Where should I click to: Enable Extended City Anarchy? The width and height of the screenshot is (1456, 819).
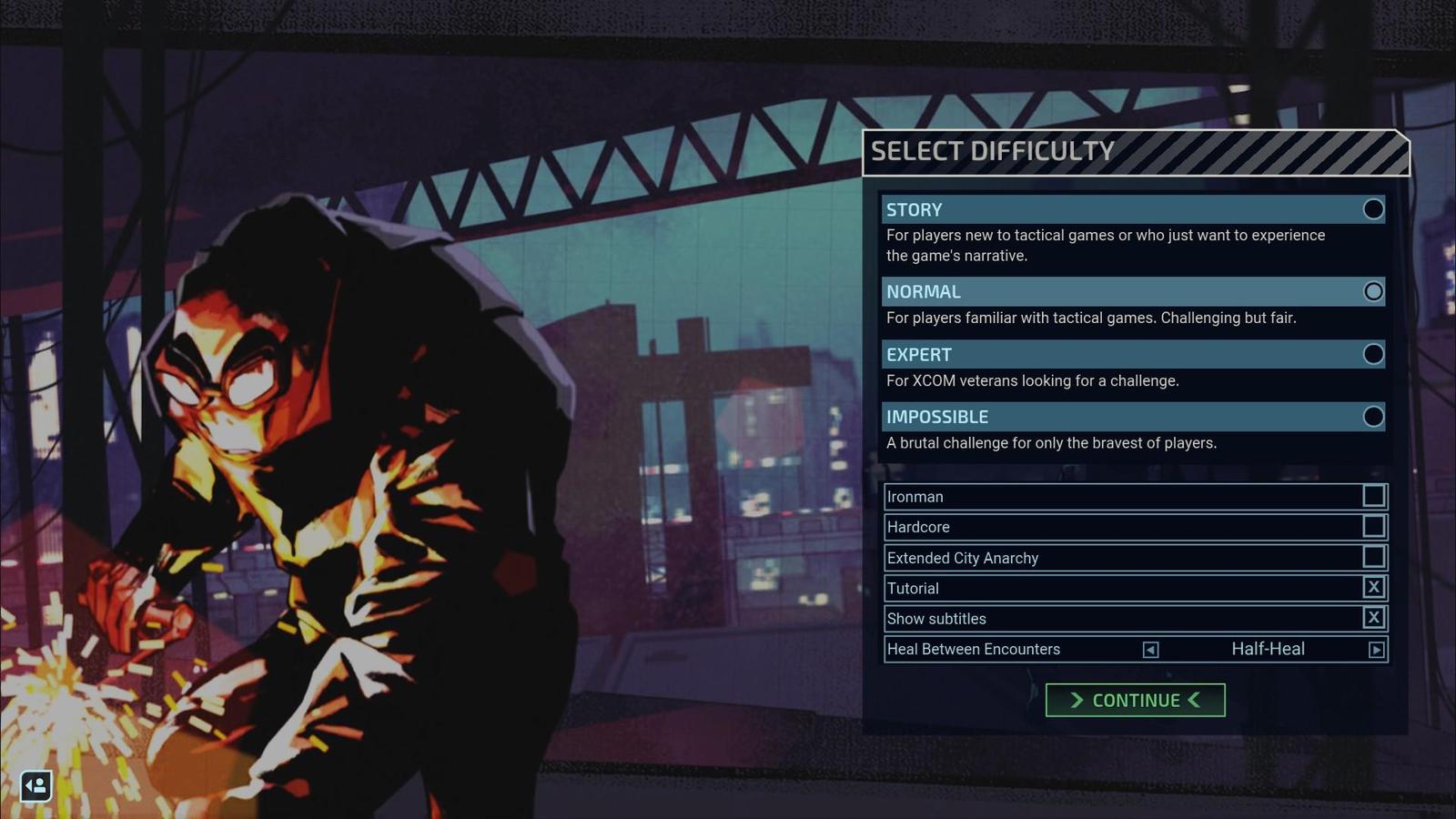click(x=1374, y=557)
